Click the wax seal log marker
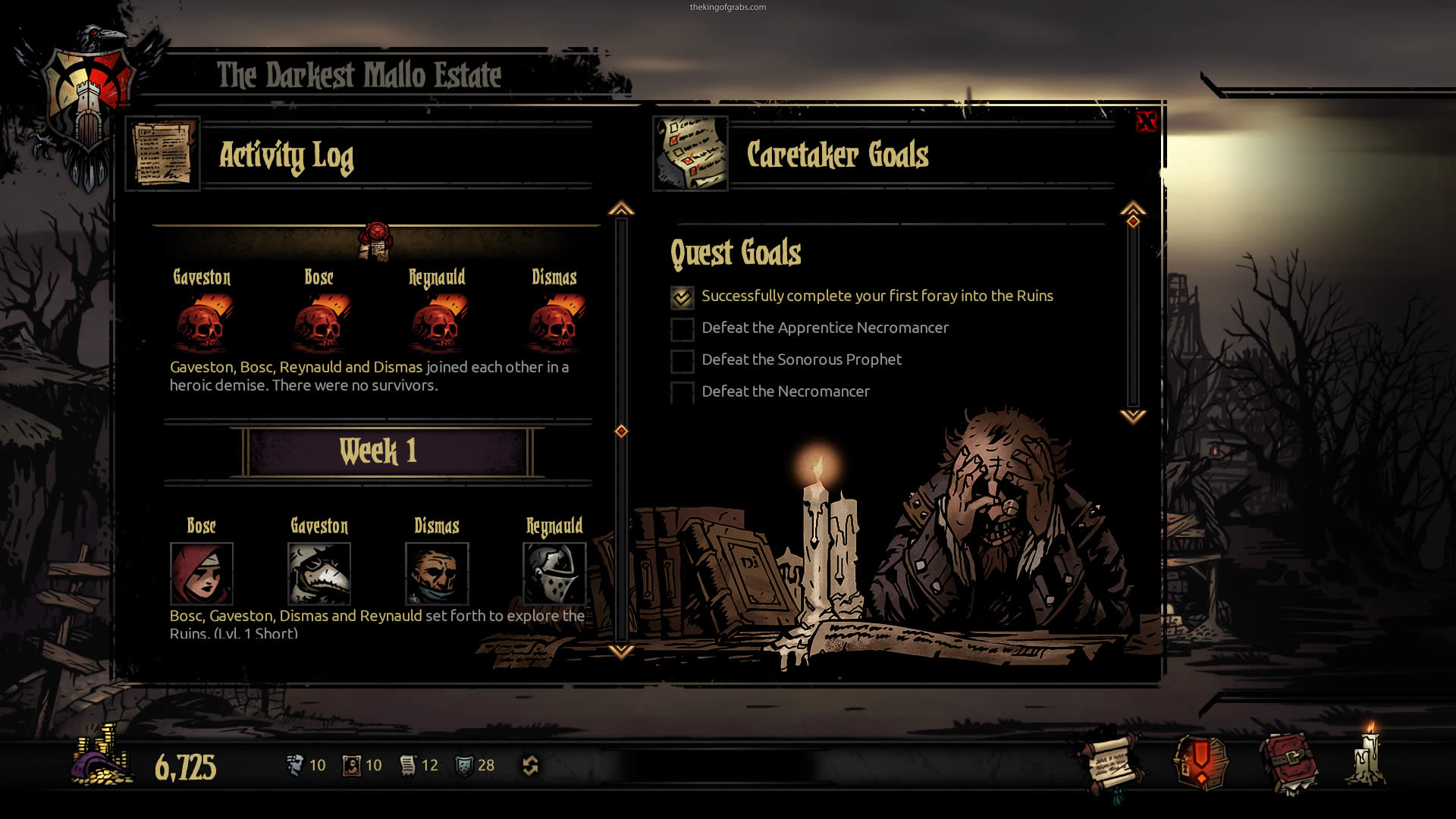Image resolution: width=1456 pixels, height=819 pixels. [376, 240]
